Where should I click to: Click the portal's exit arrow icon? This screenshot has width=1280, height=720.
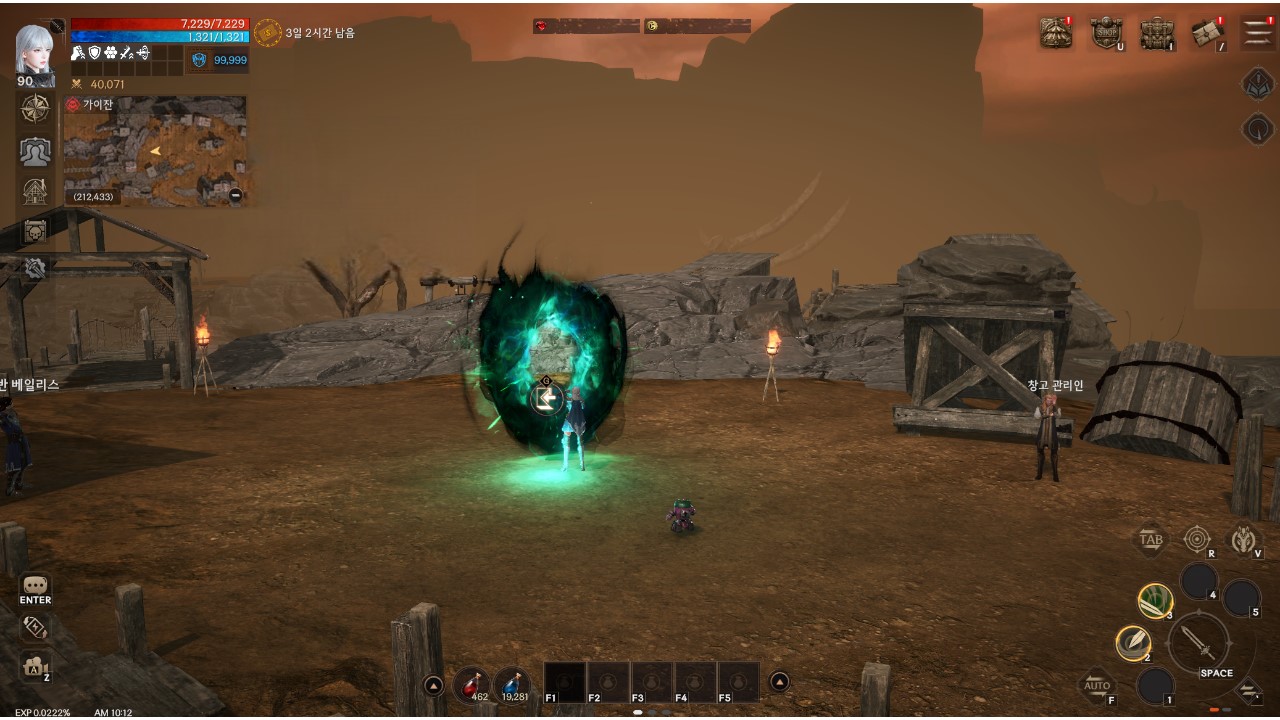coord(546,398)
